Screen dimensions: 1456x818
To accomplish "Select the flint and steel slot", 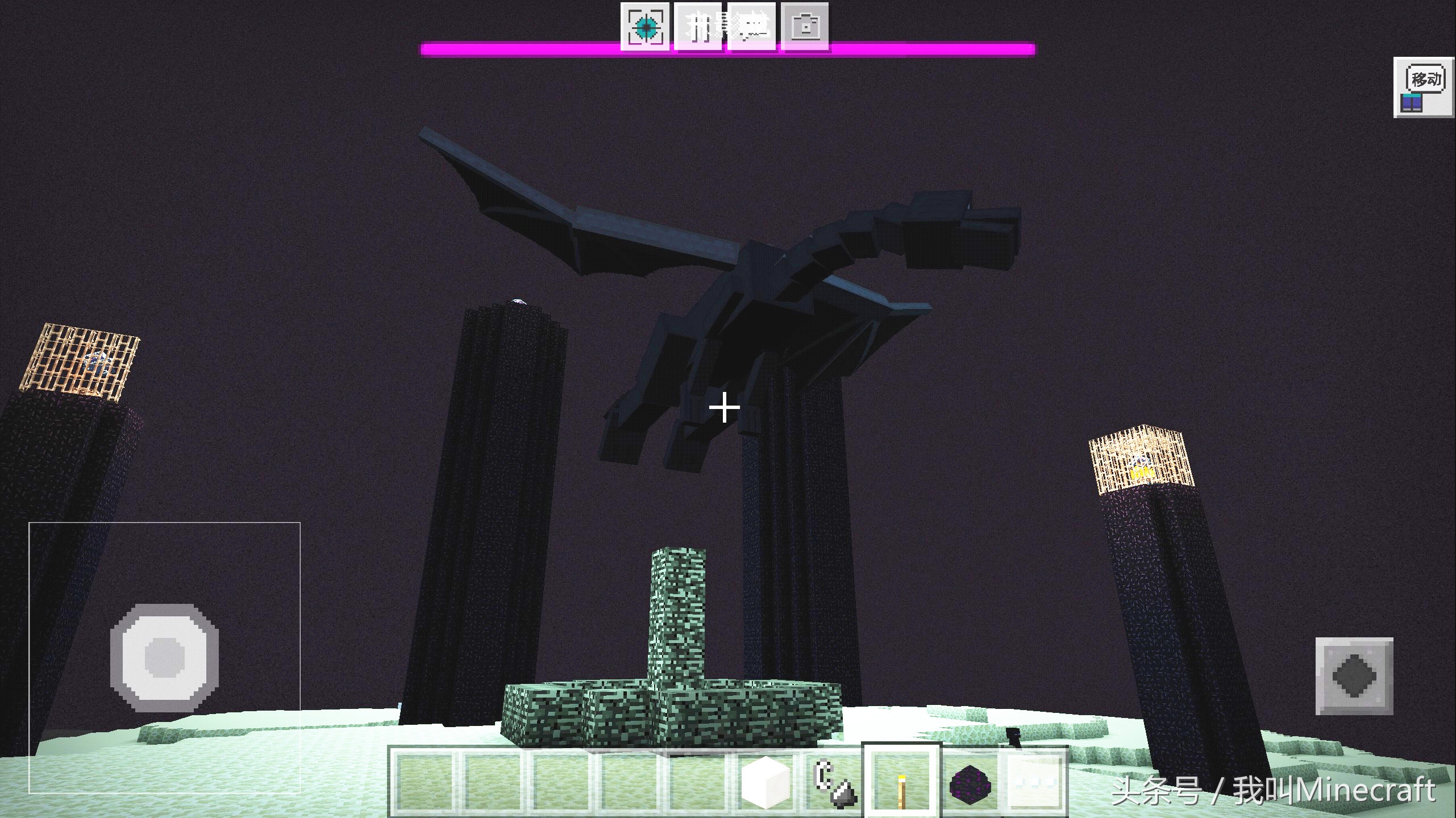I will click(834, 782).
